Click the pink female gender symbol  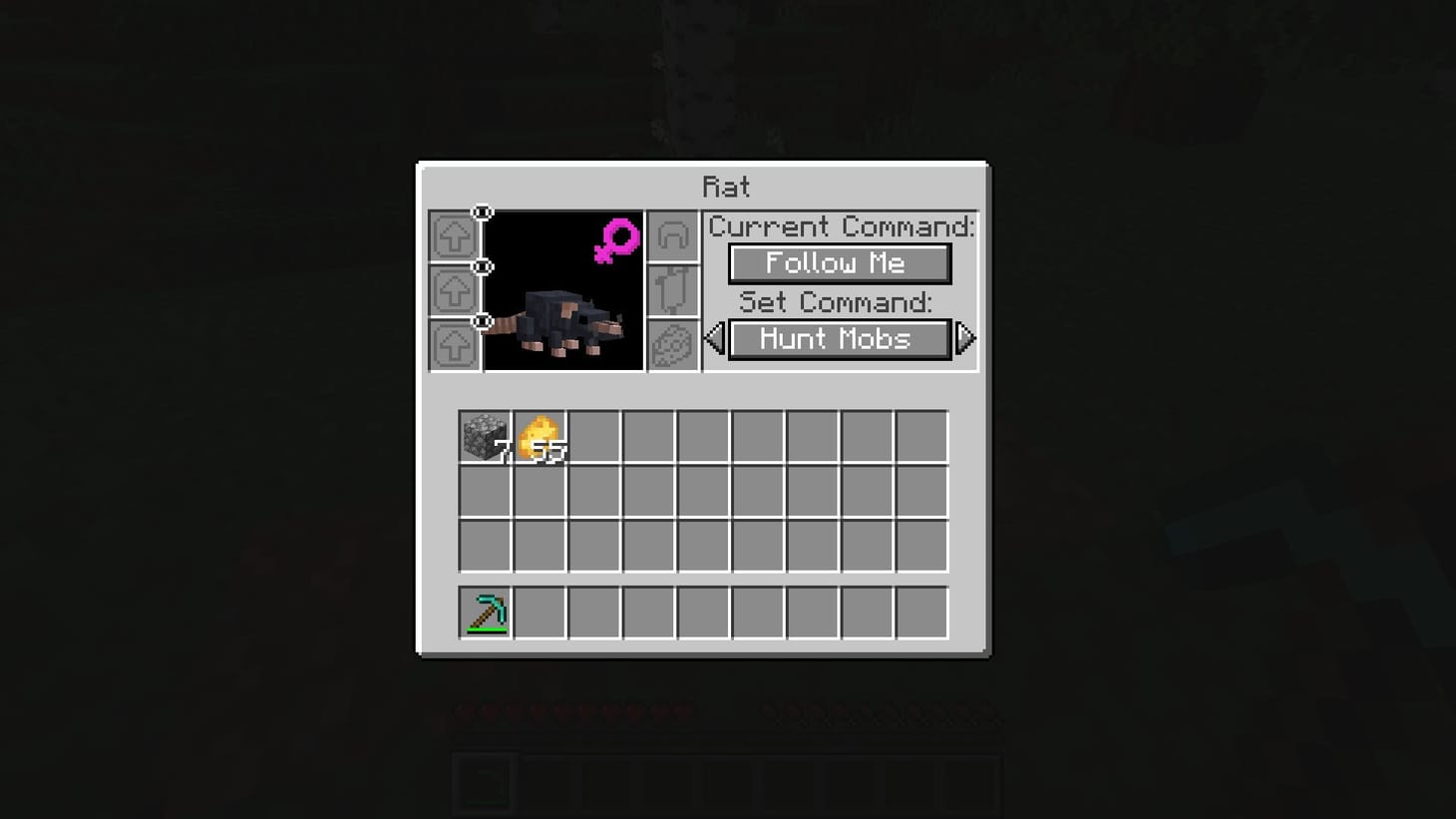pos(618,240)
